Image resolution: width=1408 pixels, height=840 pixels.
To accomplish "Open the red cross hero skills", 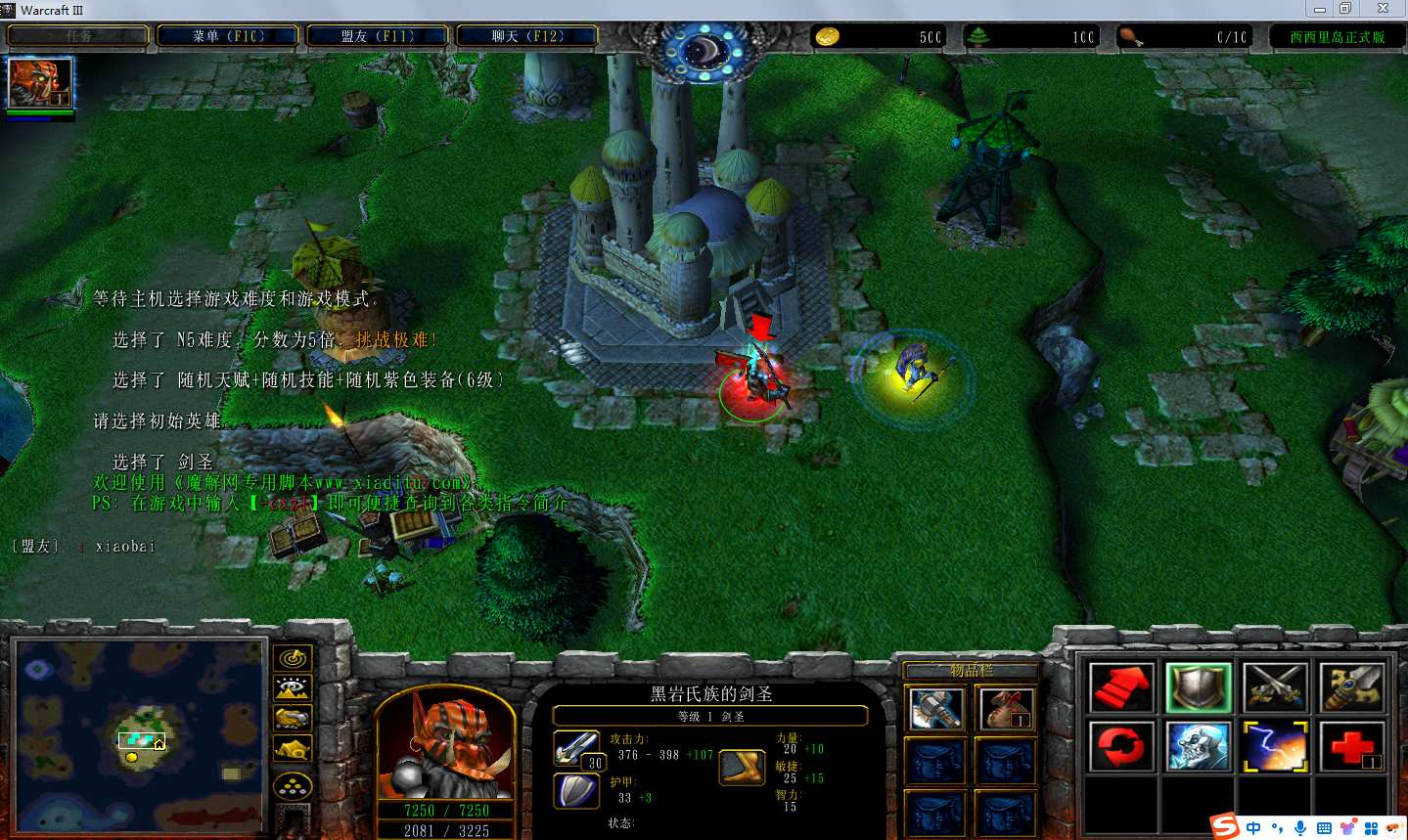I will [1351, 746].
